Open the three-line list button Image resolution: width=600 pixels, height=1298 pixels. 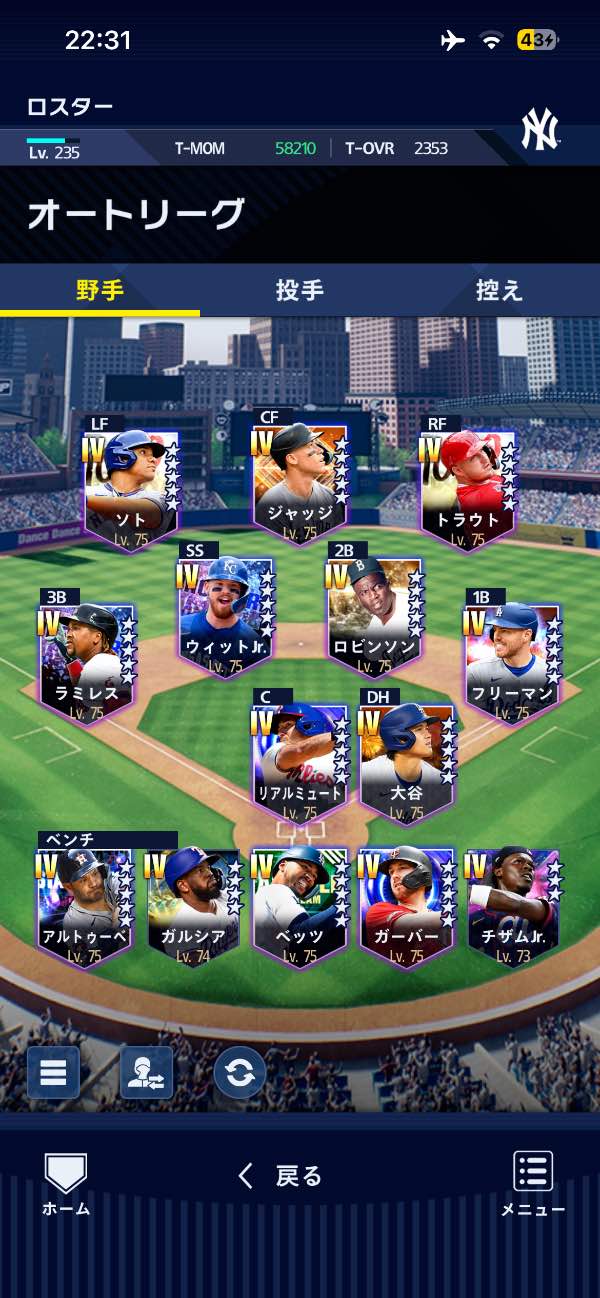pyautogui.click(x=53, y=1072)
